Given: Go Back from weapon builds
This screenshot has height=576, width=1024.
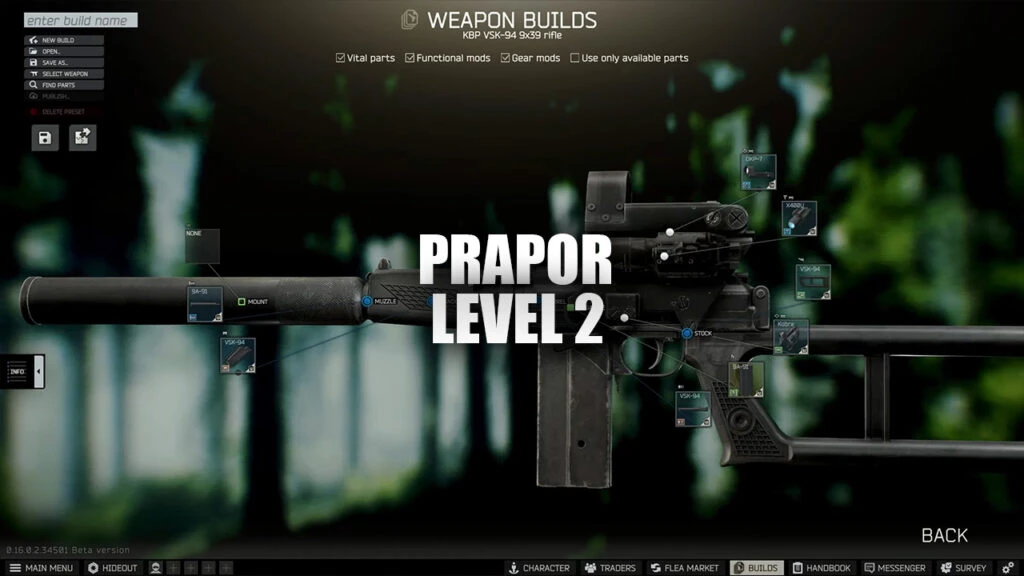Looking at the screenshot, I should click(x=944, y=535).
